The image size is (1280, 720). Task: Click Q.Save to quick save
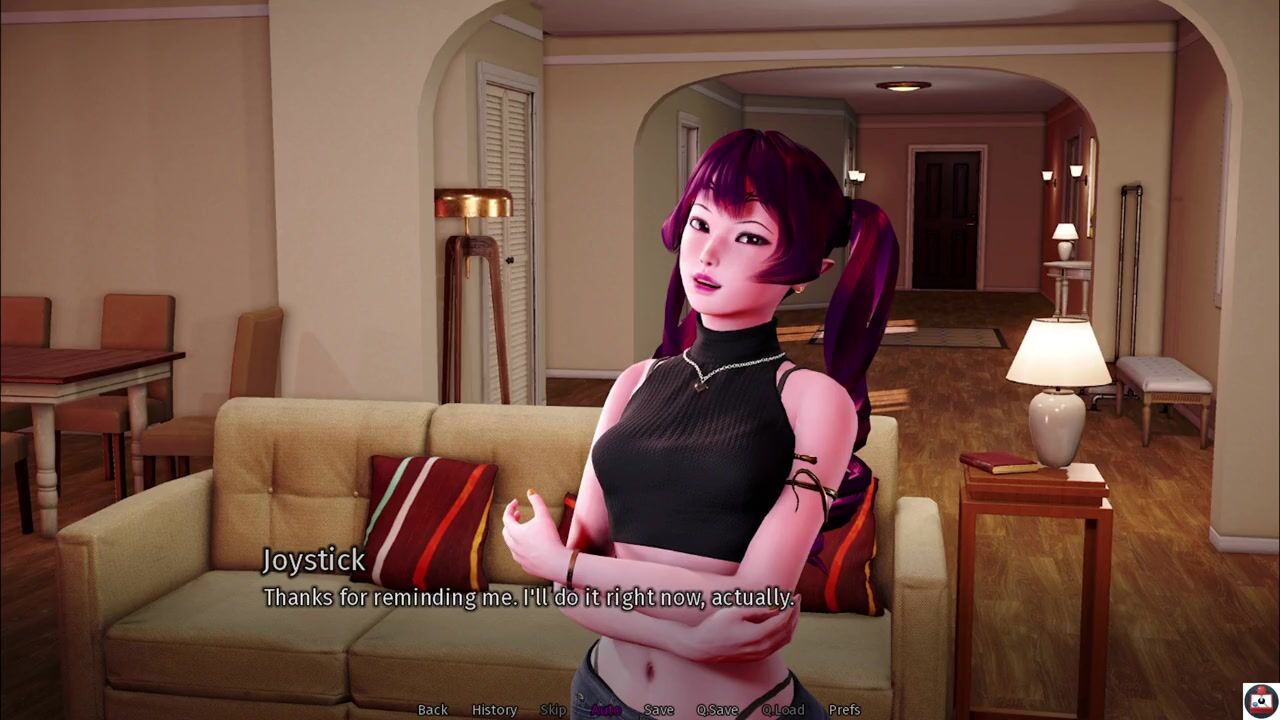[717, 709]
